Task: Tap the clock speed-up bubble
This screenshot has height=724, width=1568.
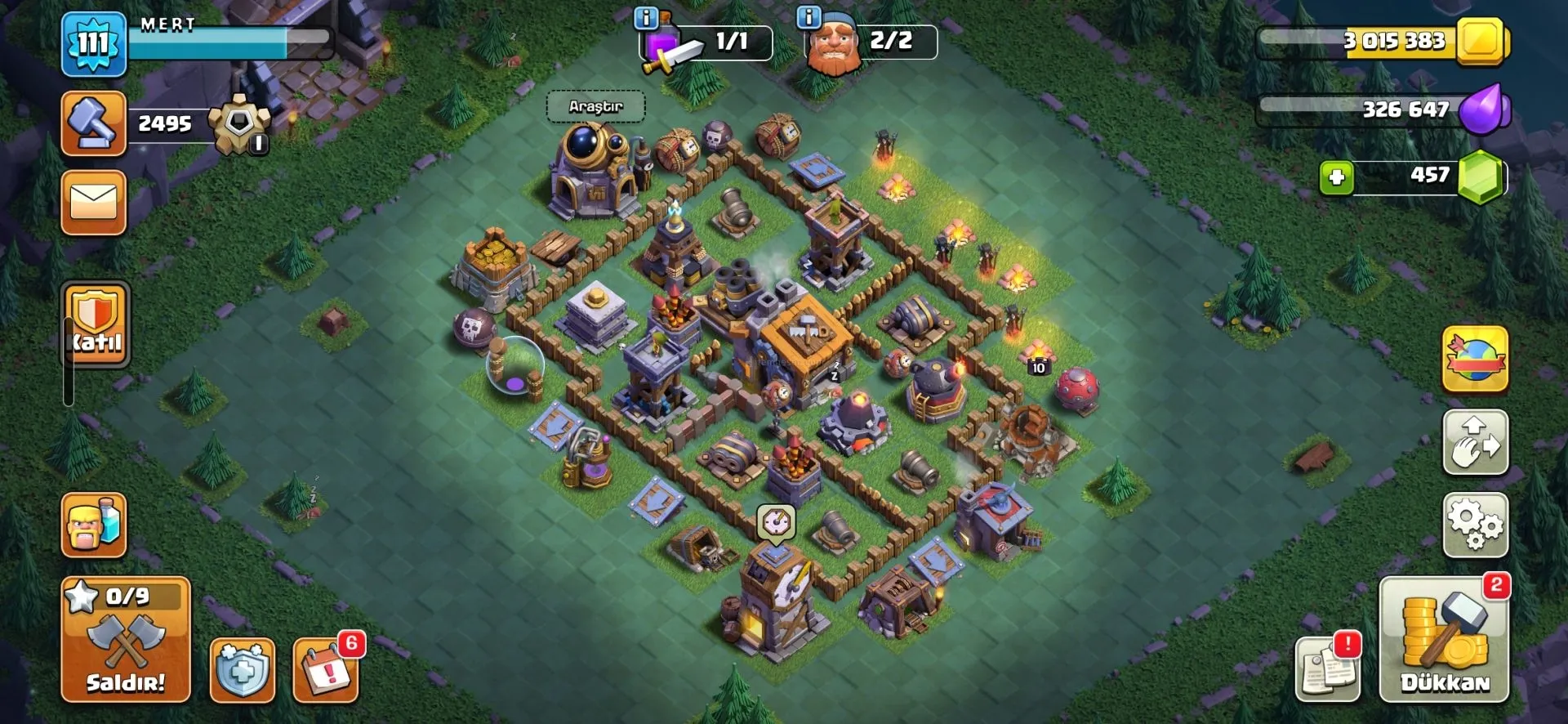Action: (x=776, y=521)
